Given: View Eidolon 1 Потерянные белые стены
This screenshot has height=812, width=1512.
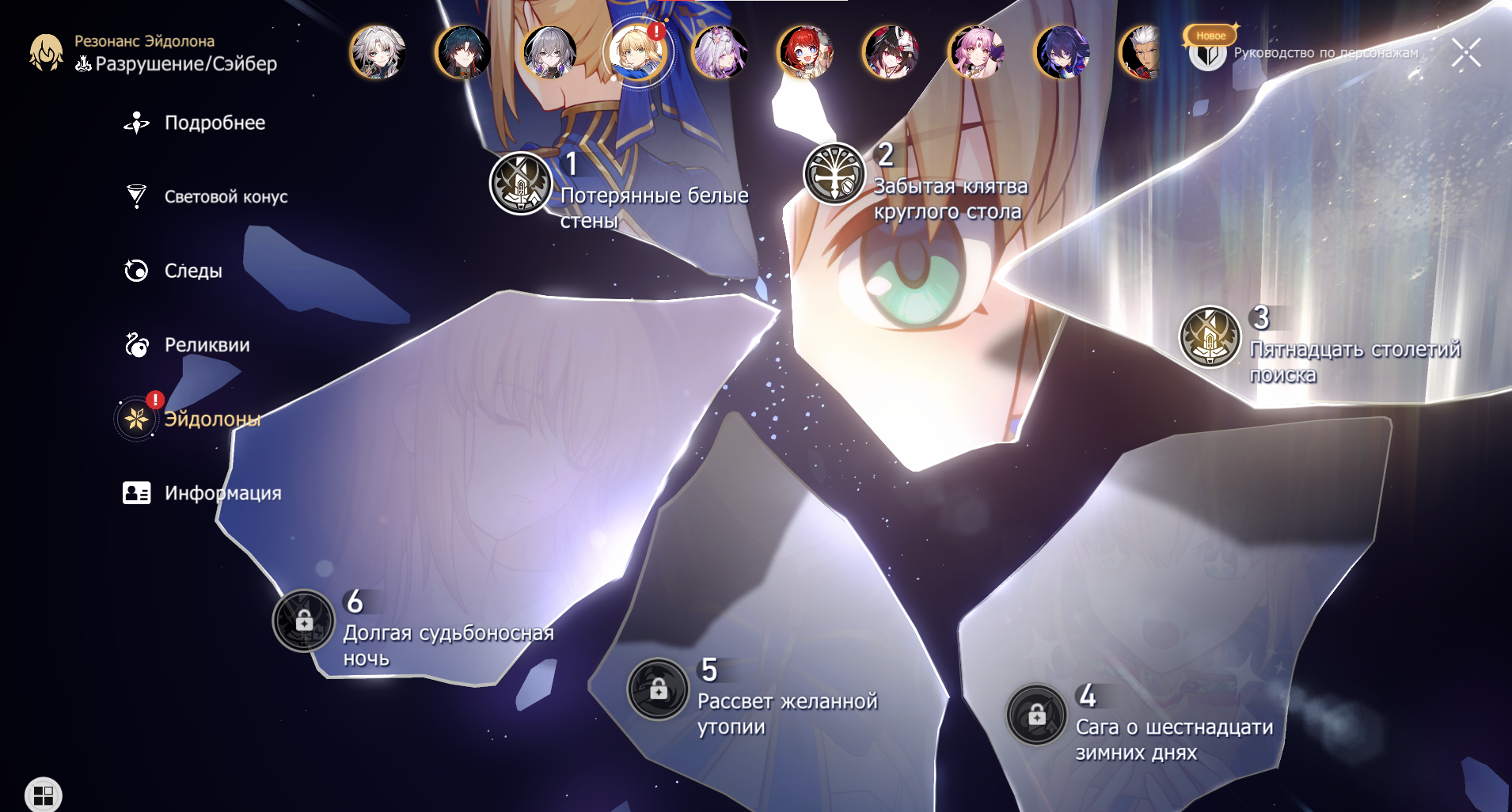Looking at the screenshot, I should coord(521,184).
